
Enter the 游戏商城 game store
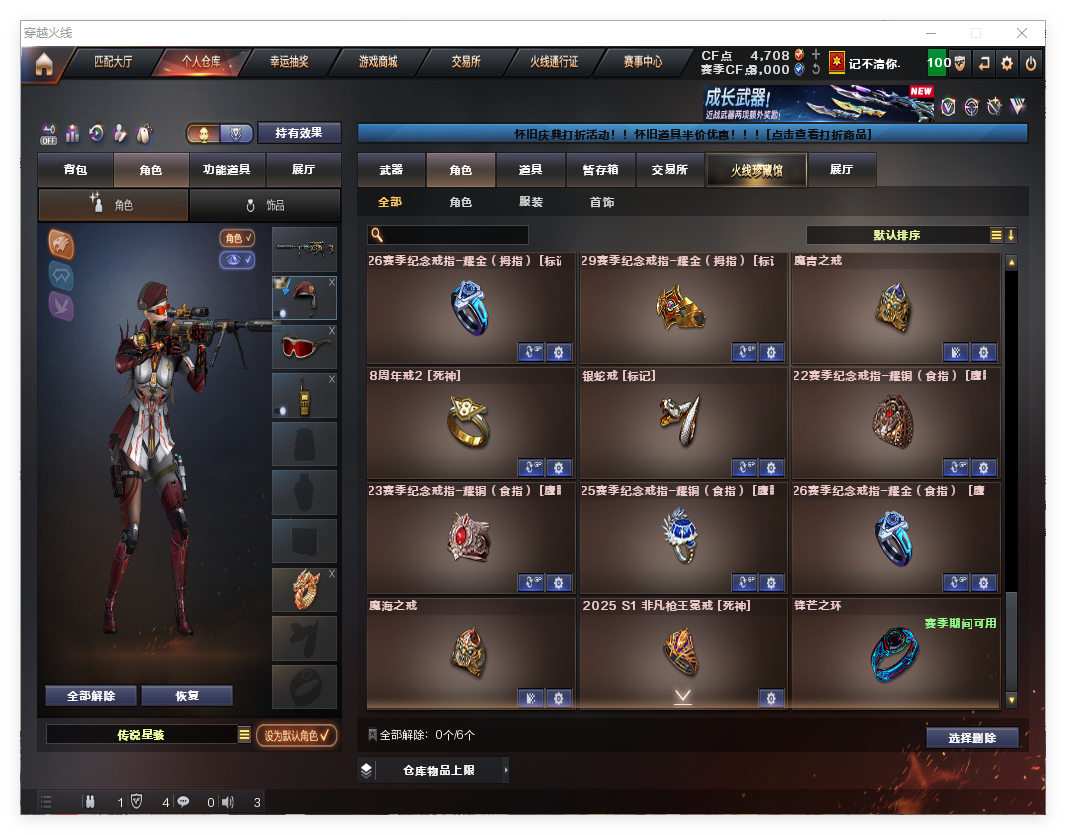[x=378, y=62]
